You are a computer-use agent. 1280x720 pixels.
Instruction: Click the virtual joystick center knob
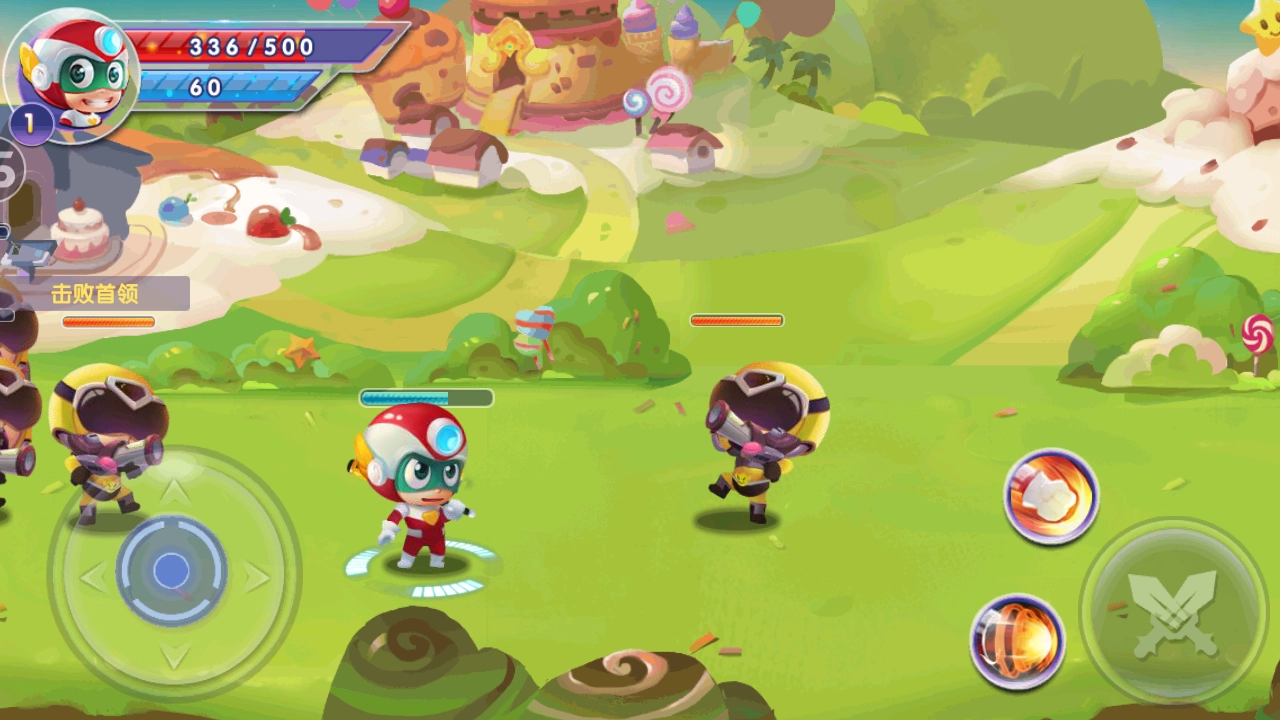171,571
